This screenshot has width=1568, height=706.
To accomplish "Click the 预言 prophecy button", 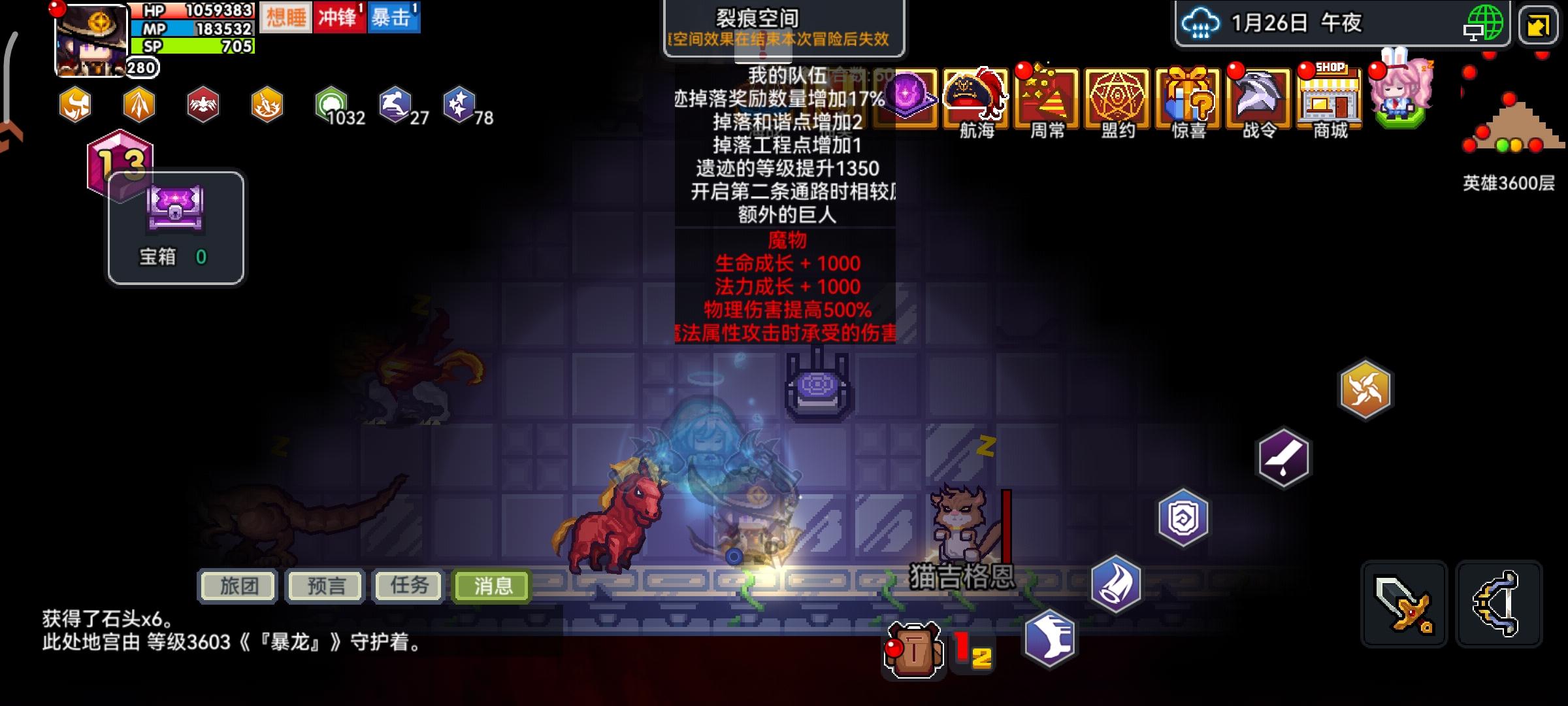I will point(323,586).
